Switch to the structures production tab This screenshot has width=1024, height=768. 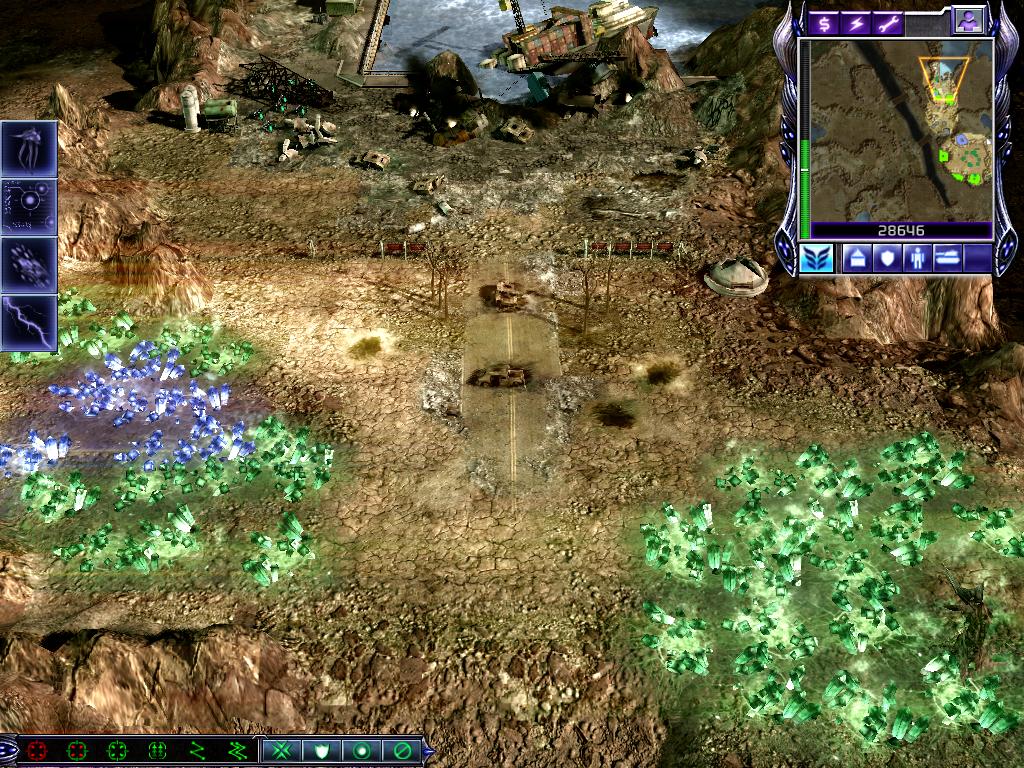857,258
